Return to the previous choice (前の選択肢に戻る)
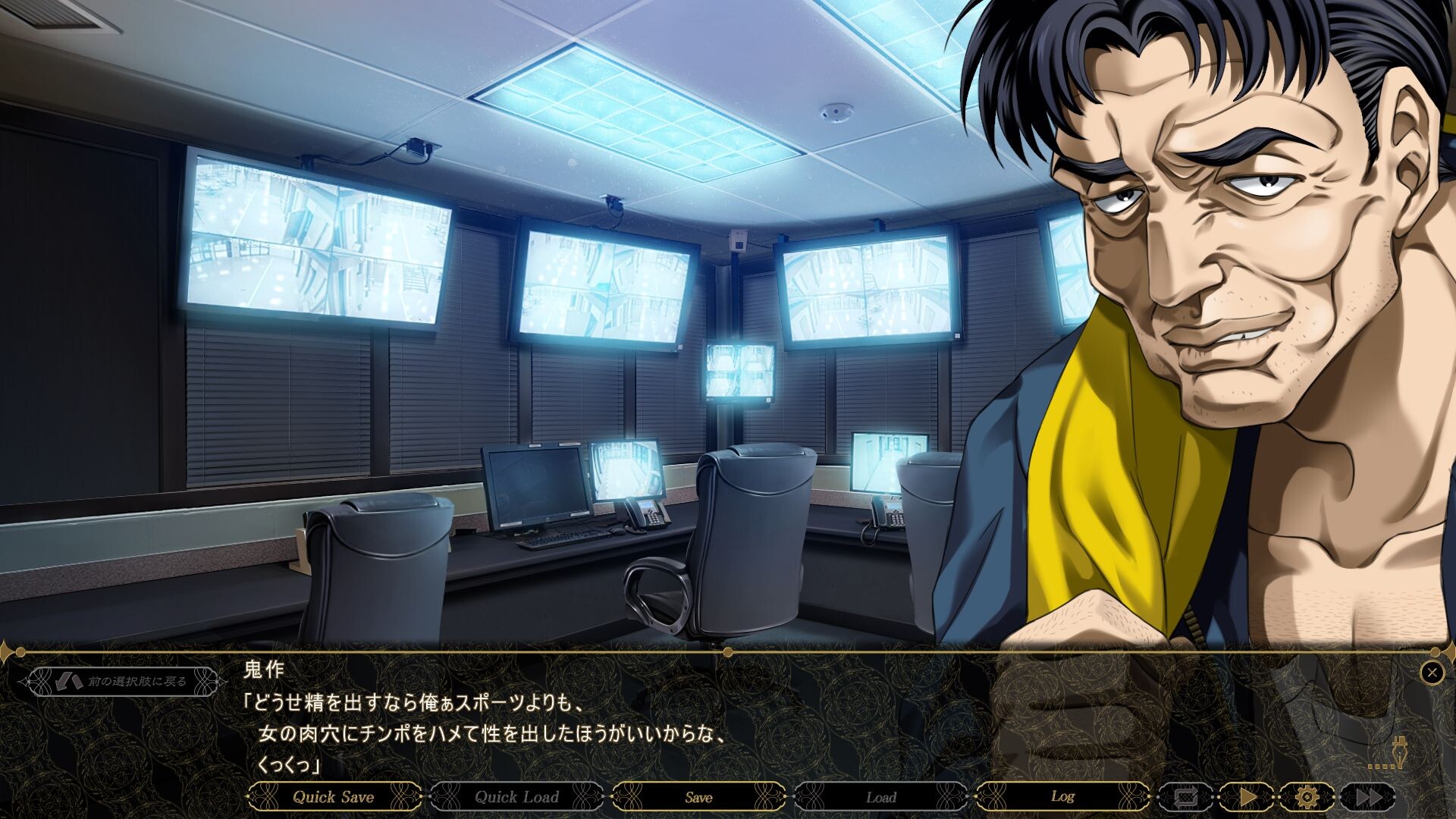This screenshot has height=819, width=1456. click(123, 681)
